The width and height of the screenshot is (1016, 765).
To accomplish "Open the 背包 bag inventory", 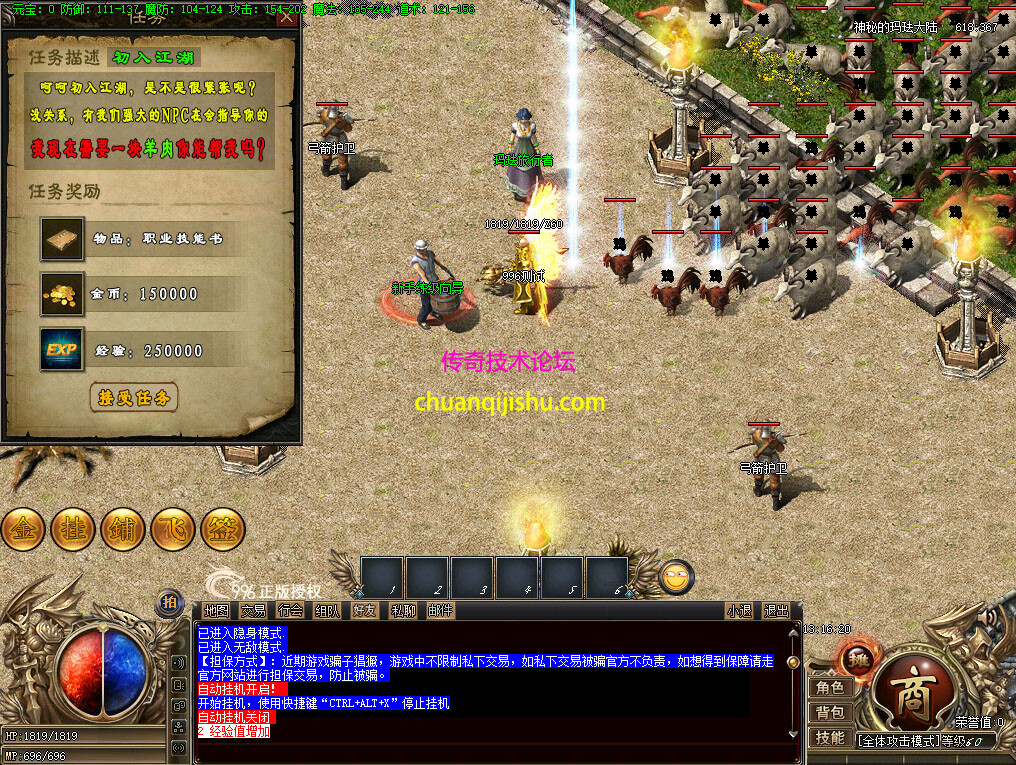I will pos(830,712).
